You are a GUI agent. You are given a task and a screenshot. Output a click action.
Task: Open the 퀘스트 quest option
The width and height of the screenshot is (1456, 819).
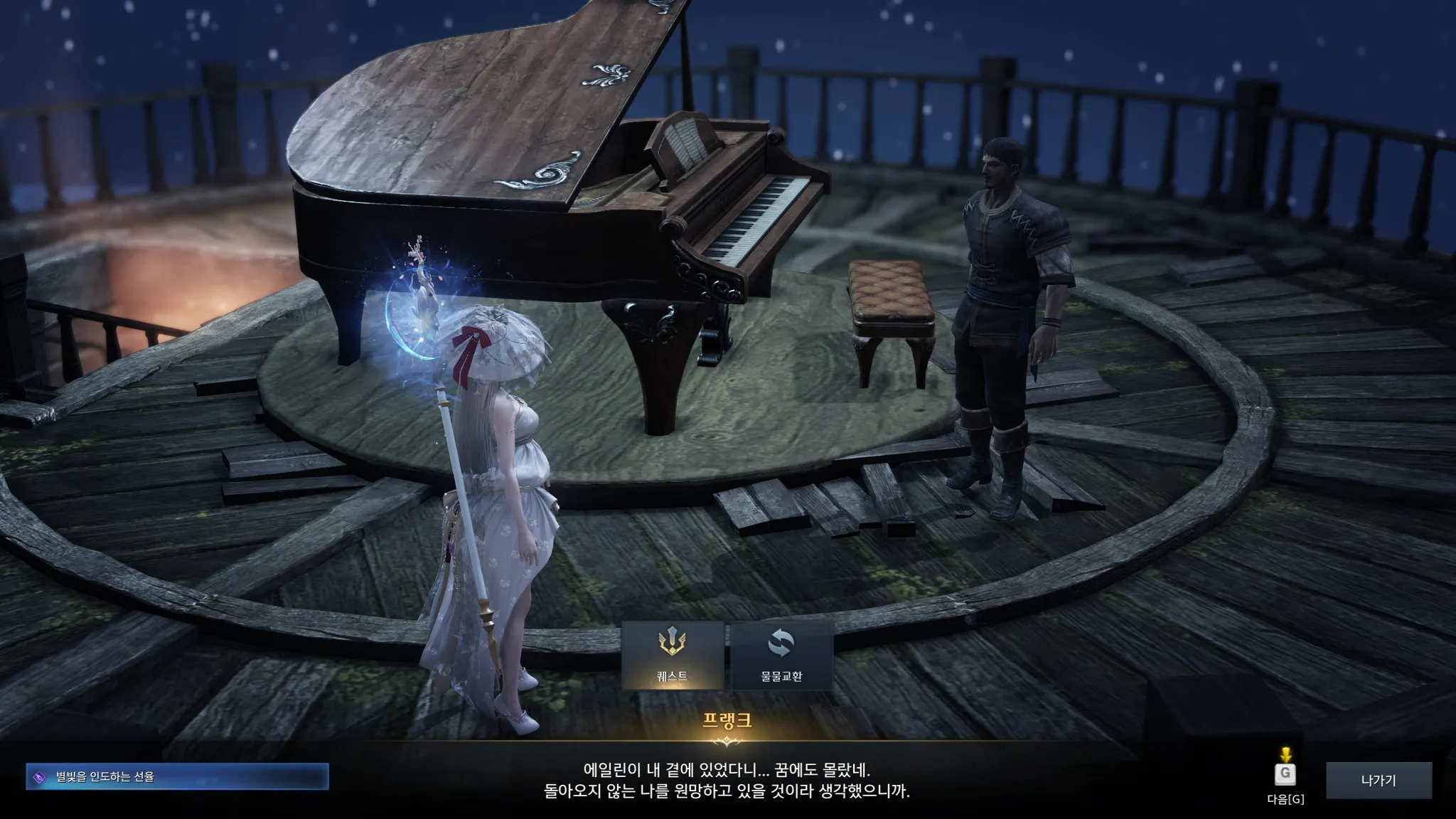tap(673, 655)
